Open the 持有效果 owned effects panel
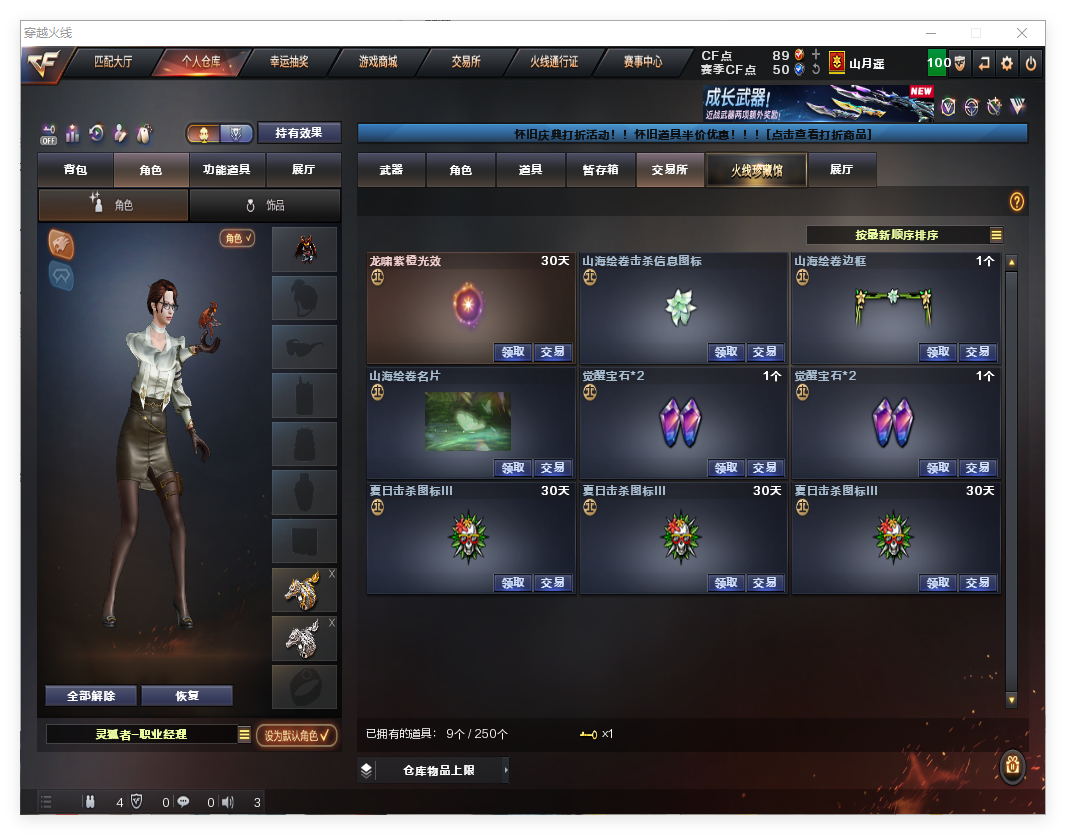 299,133
